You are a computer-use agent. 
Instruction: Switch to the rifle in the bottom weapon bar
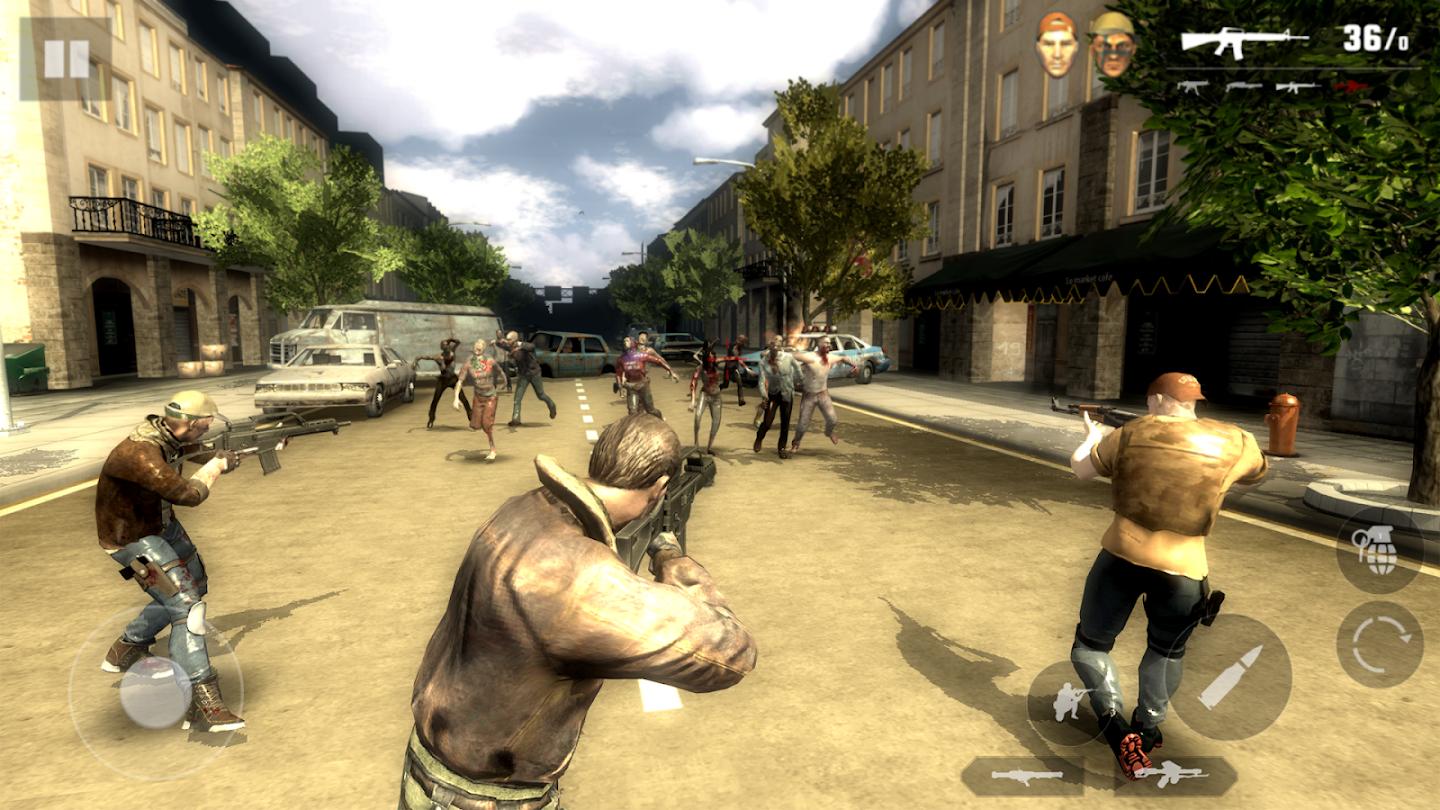1172,775
